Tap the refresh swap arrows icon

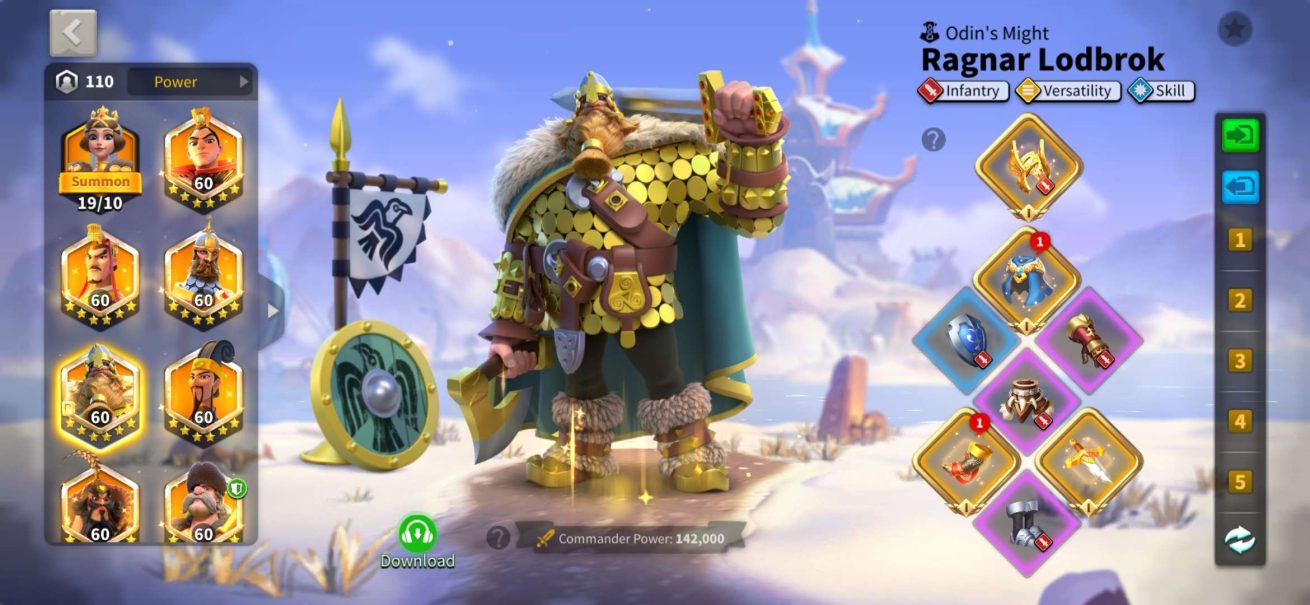point(1240,540)
